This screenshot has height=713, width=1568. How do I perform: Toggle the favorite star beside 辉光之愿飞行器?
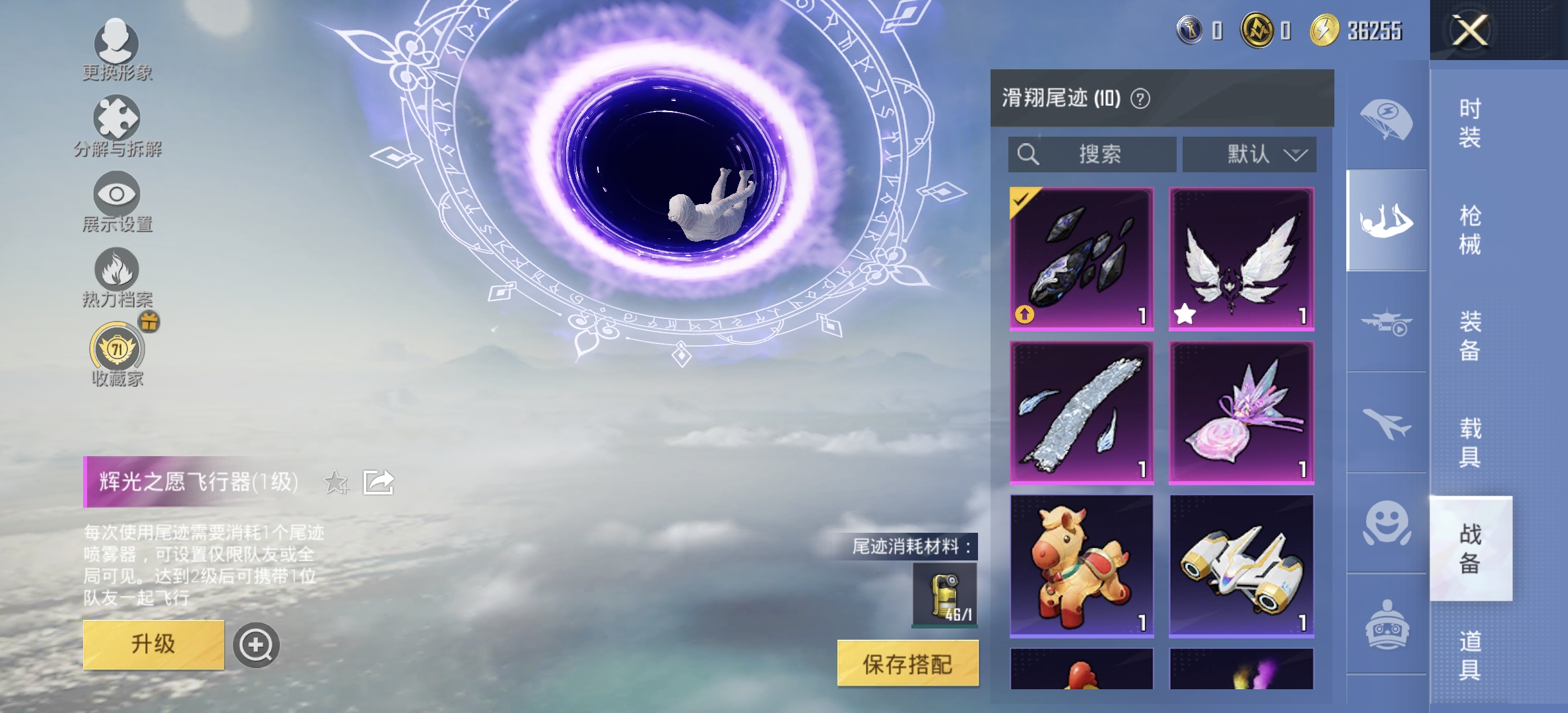tap(336, 483)
